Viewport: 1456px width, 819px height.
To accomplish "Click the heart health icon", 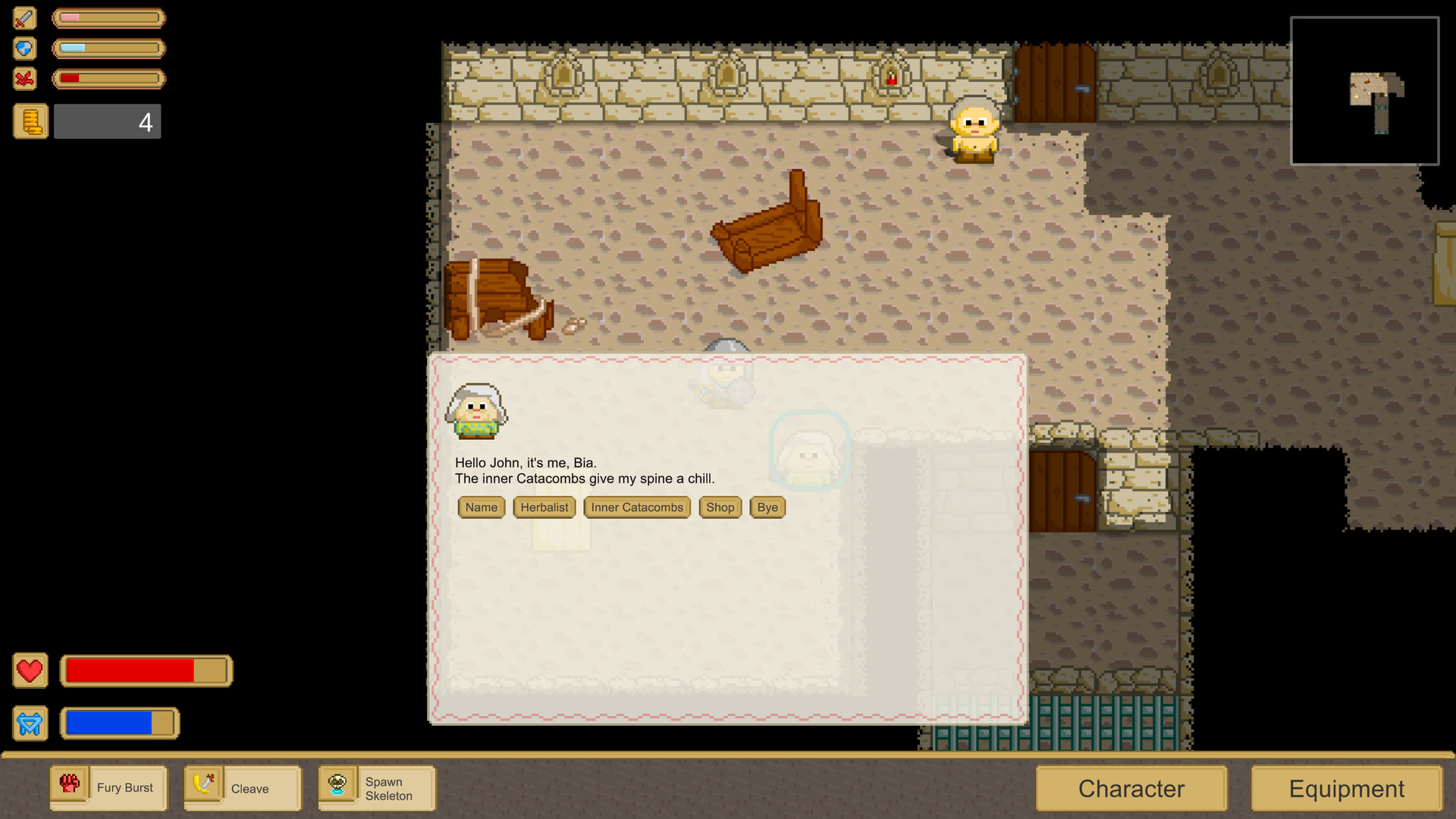I will pos(30,670).
